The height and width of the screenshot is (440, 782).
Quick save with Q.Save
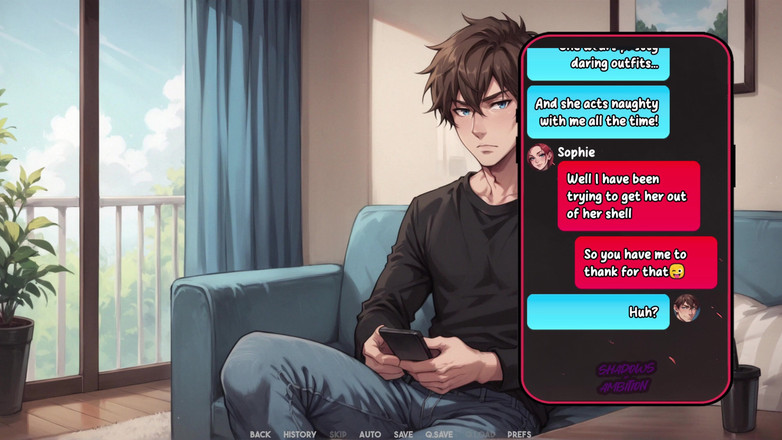click(x=439, y=434)
